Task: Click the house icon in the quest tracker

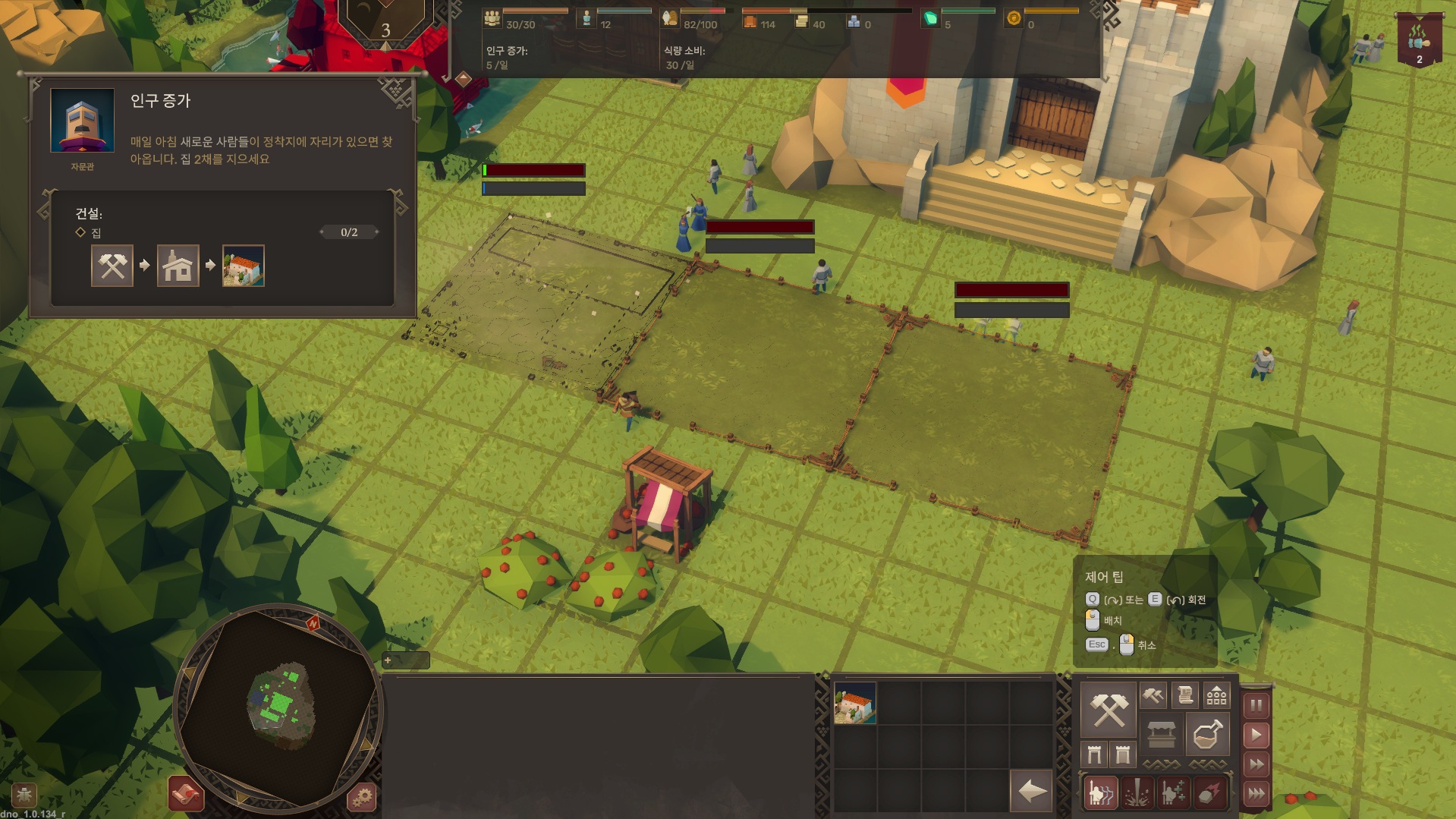Action: (178, 266)
